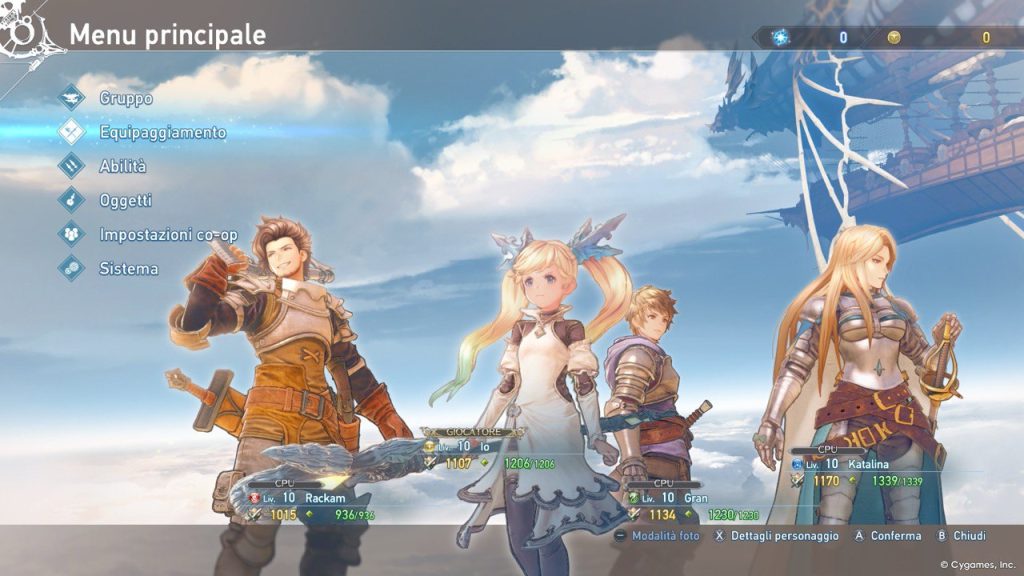Select Equipaggiamento from the main menu
The width and height of the screenshot is (1024, 576).
coord(162,132)
